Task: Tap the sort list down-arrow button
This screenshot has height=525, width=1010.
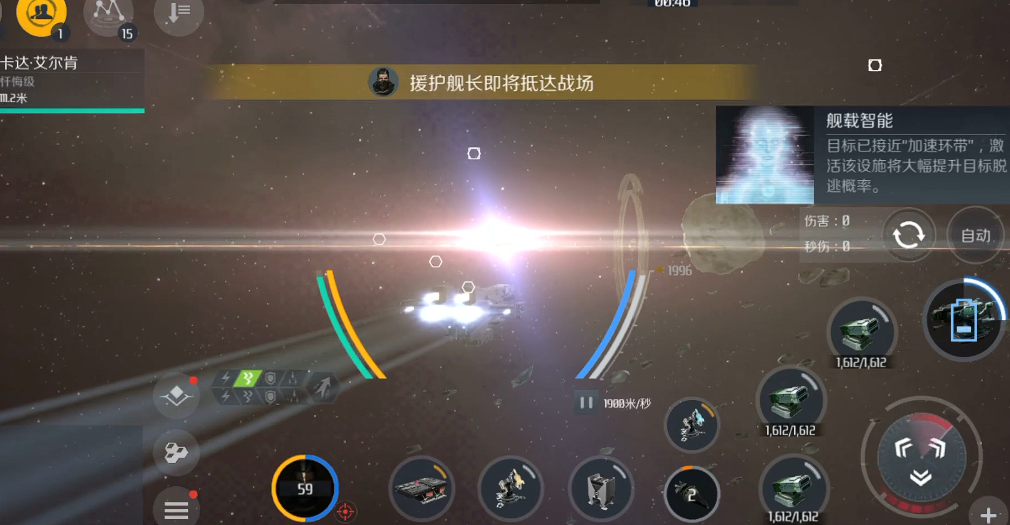Action: (179, 13)
